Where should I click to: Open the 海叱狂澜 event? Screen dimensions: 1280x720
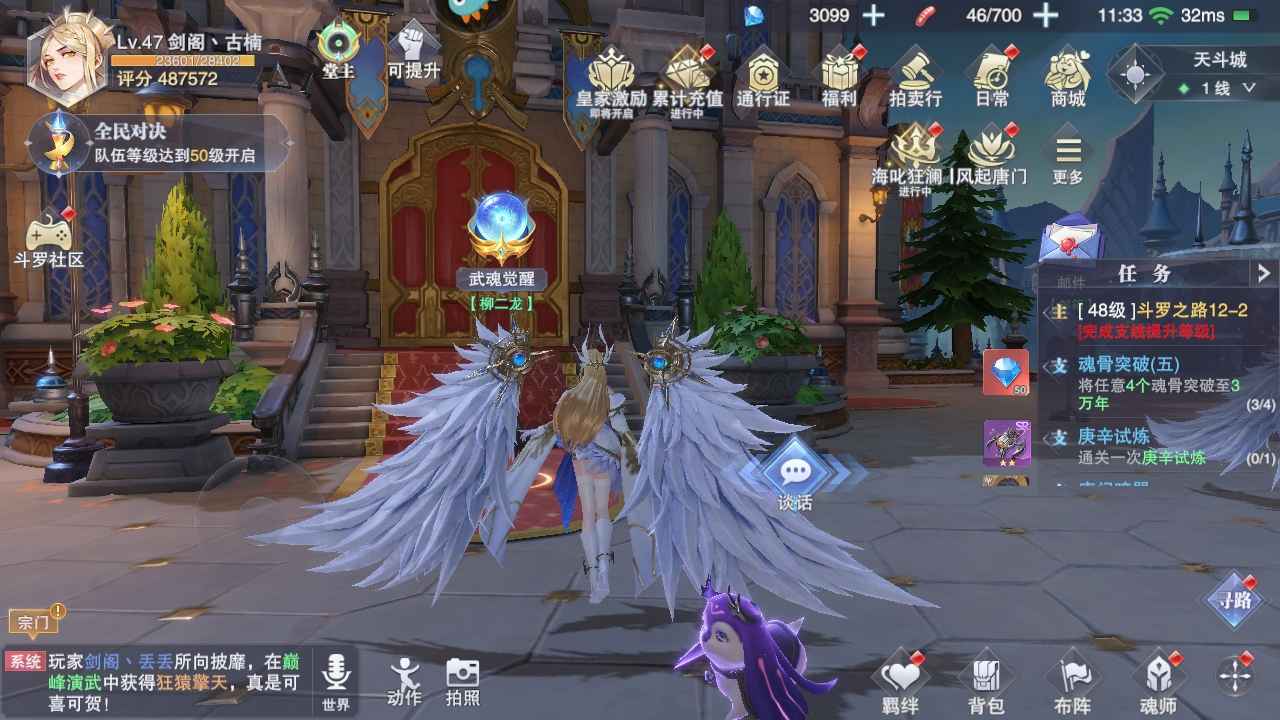(x=907, y=156)
